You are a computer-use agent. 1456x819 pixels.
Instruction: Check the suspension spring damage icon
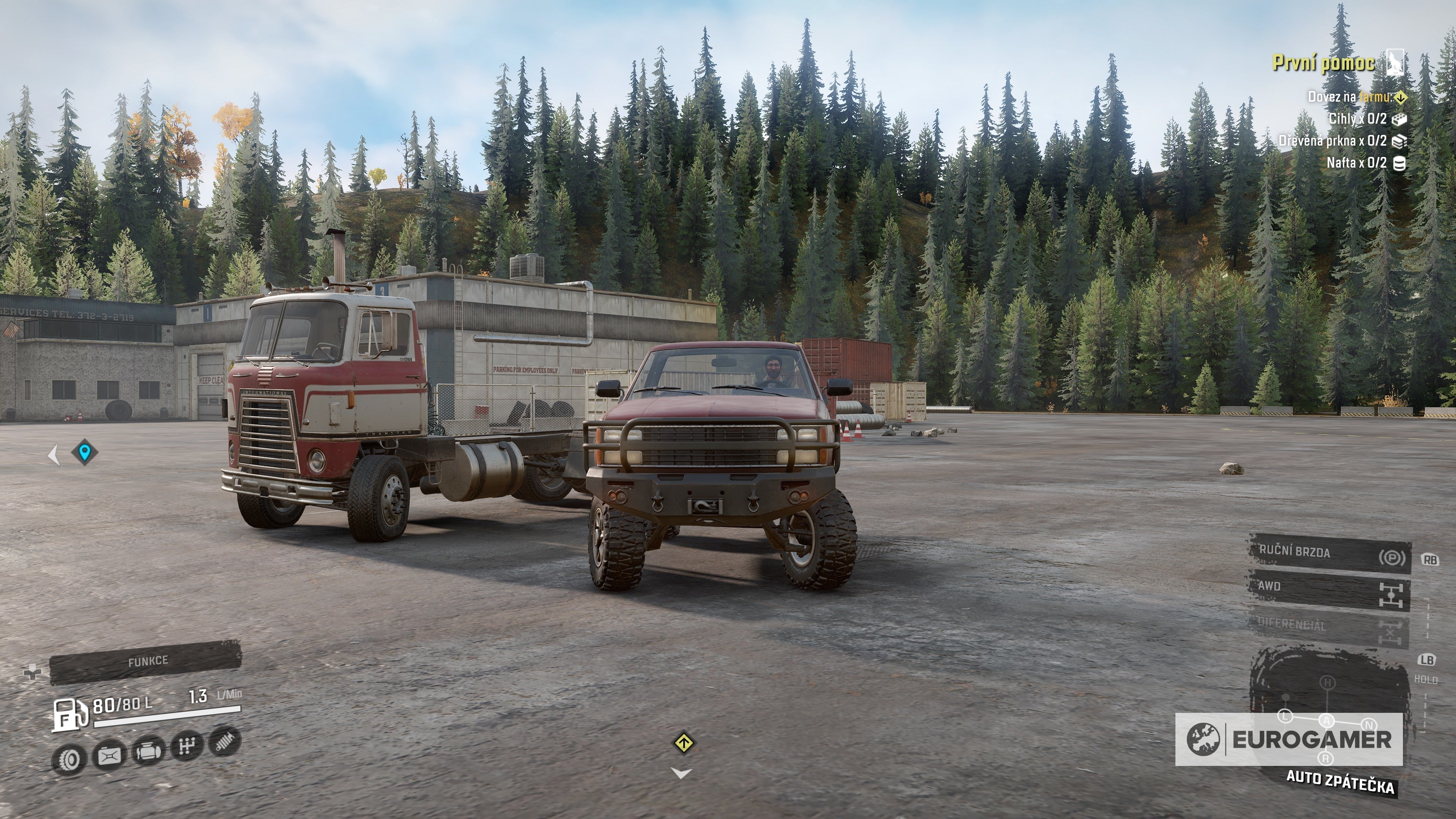(225, 742)
